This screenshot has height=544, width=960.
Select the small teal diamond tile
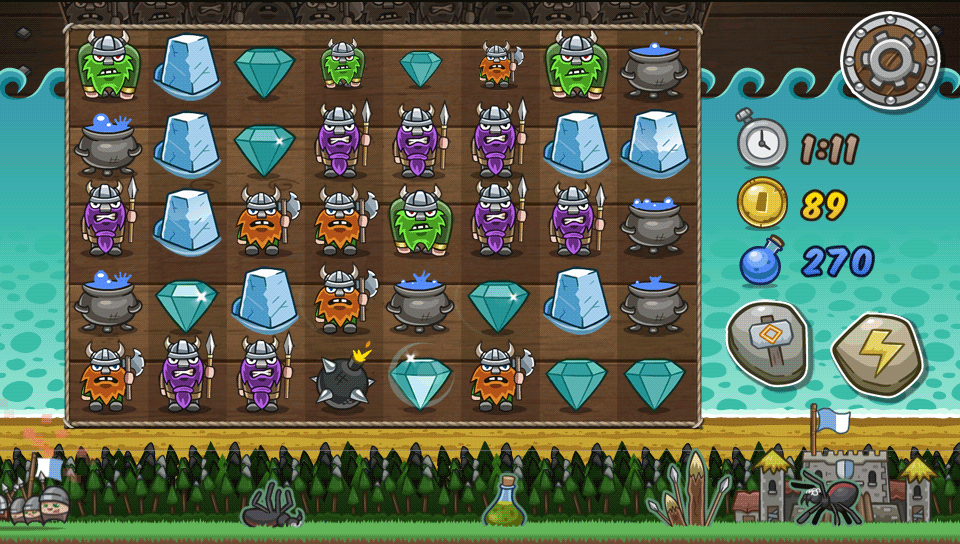420,68
